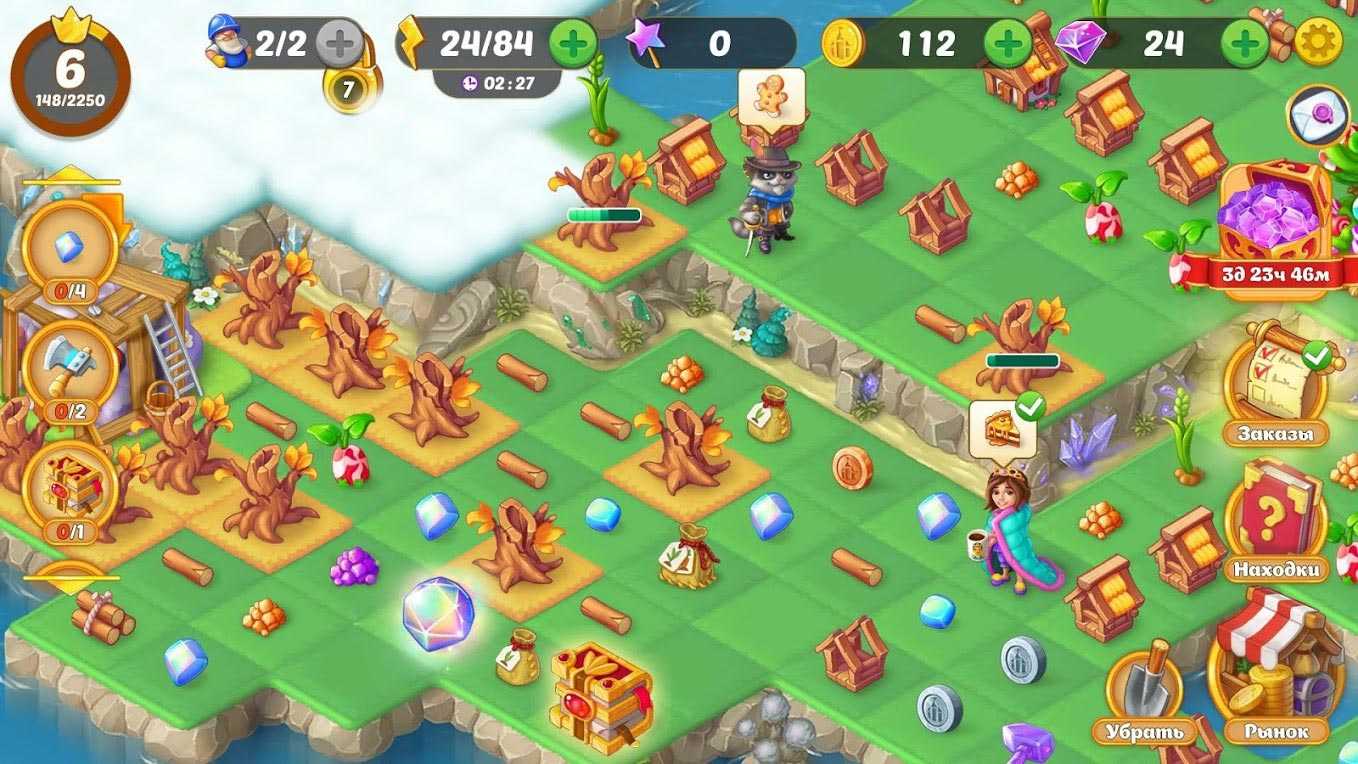Expand quest list with bottom arrow
The width and height of the screenshot is (1358, 764).
70,580
